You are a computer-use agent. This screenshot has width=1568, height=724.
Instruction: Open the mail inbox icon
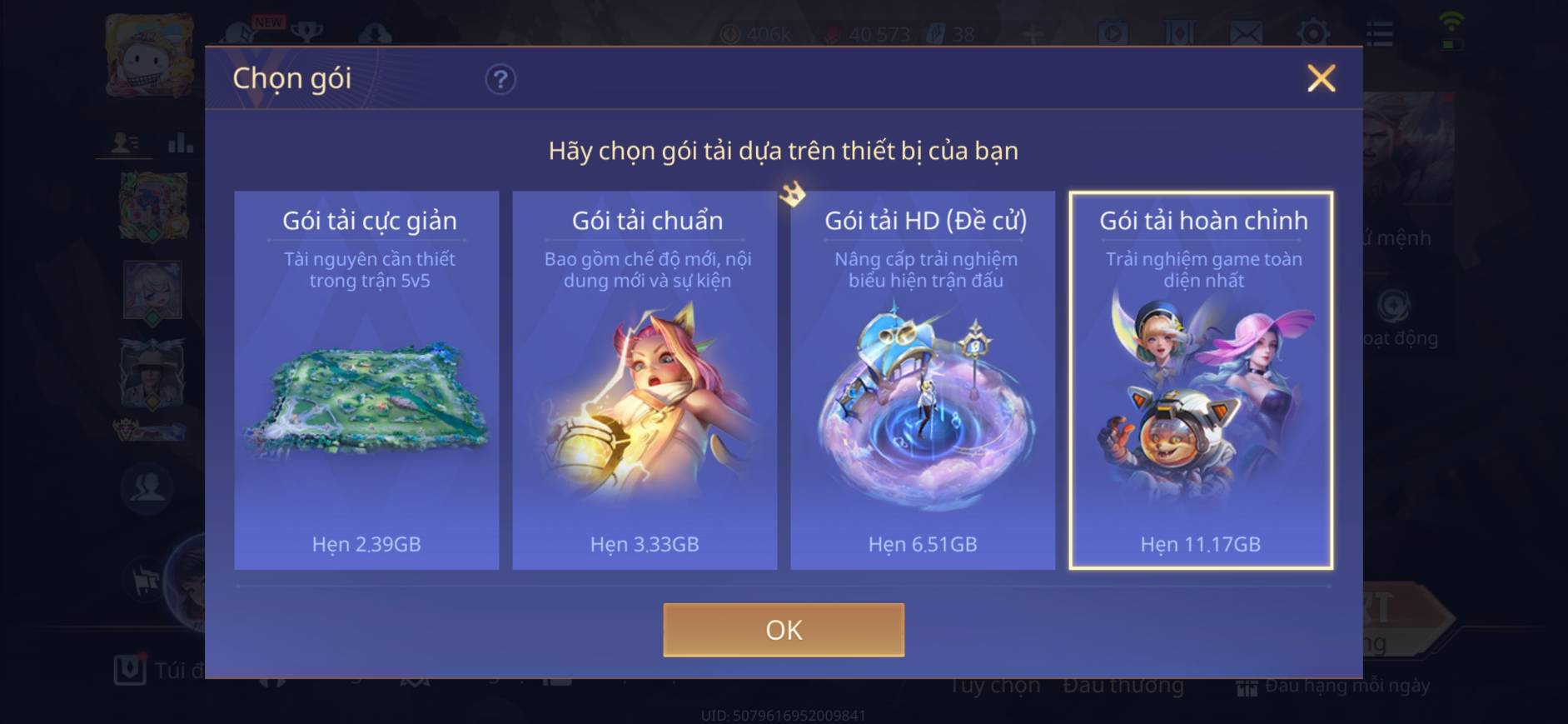1244,33
